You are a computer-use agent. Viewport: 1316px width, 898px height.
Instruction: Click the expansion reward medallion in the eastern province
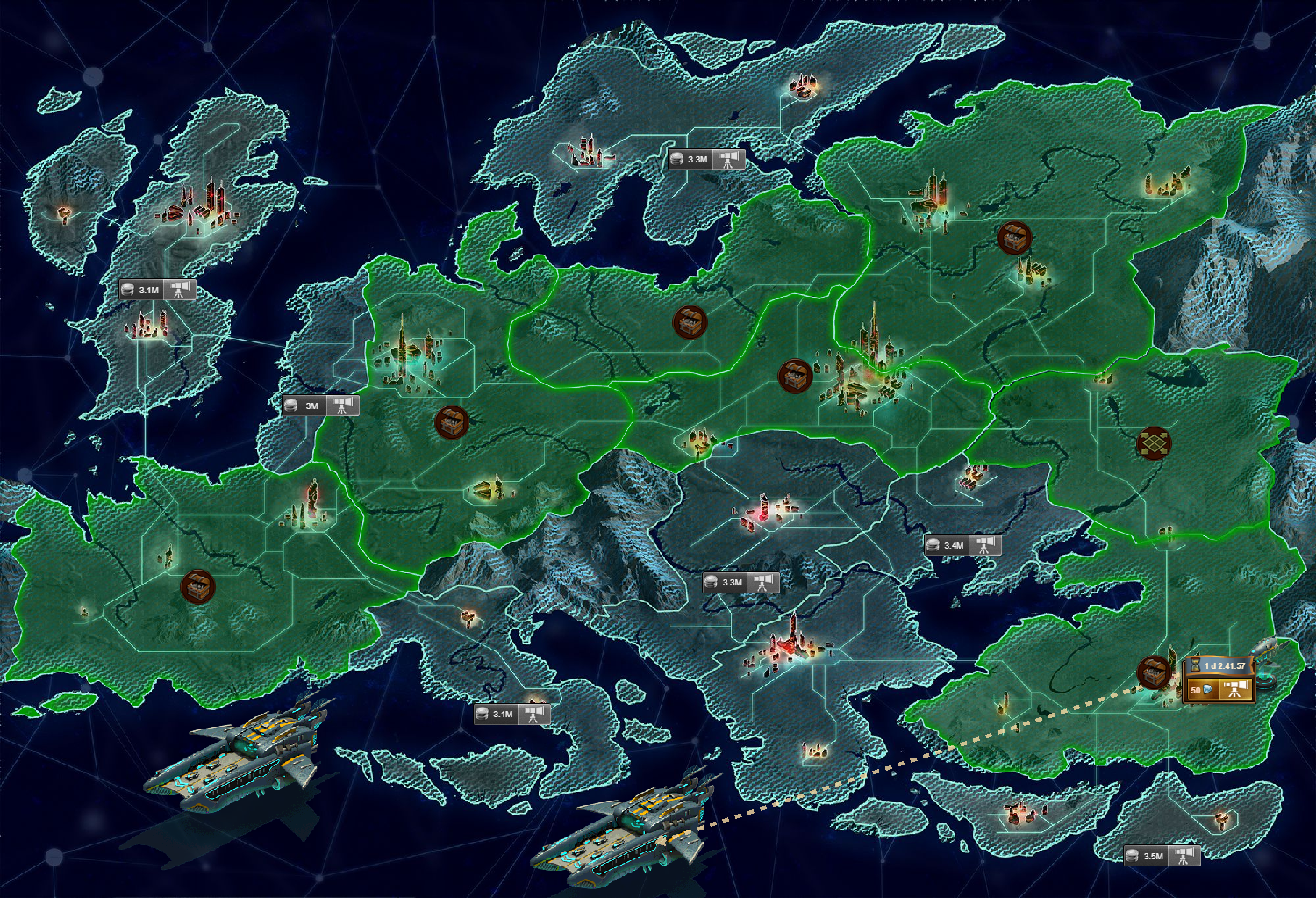click(1155, 443)
